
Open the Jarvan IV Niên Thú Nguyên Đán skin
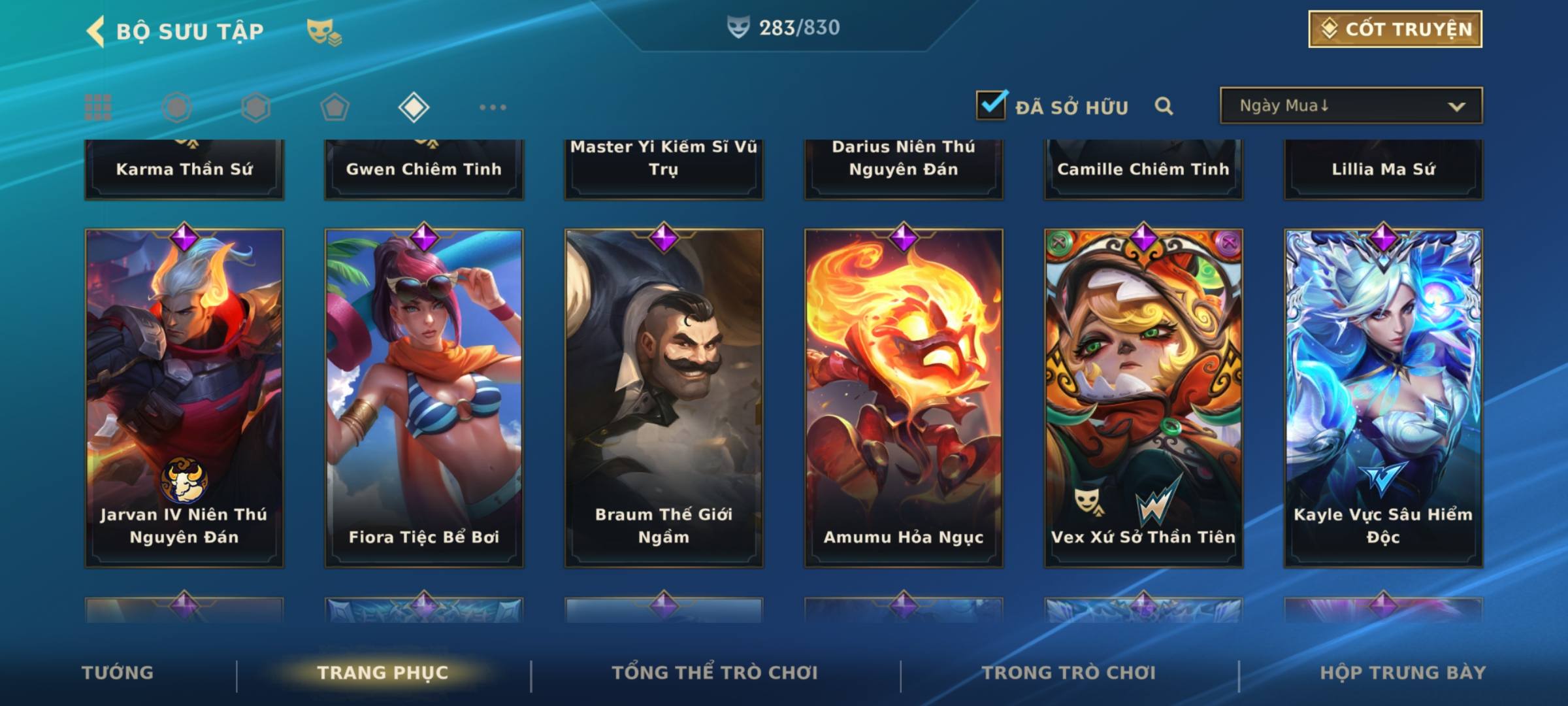coord(184,397)
